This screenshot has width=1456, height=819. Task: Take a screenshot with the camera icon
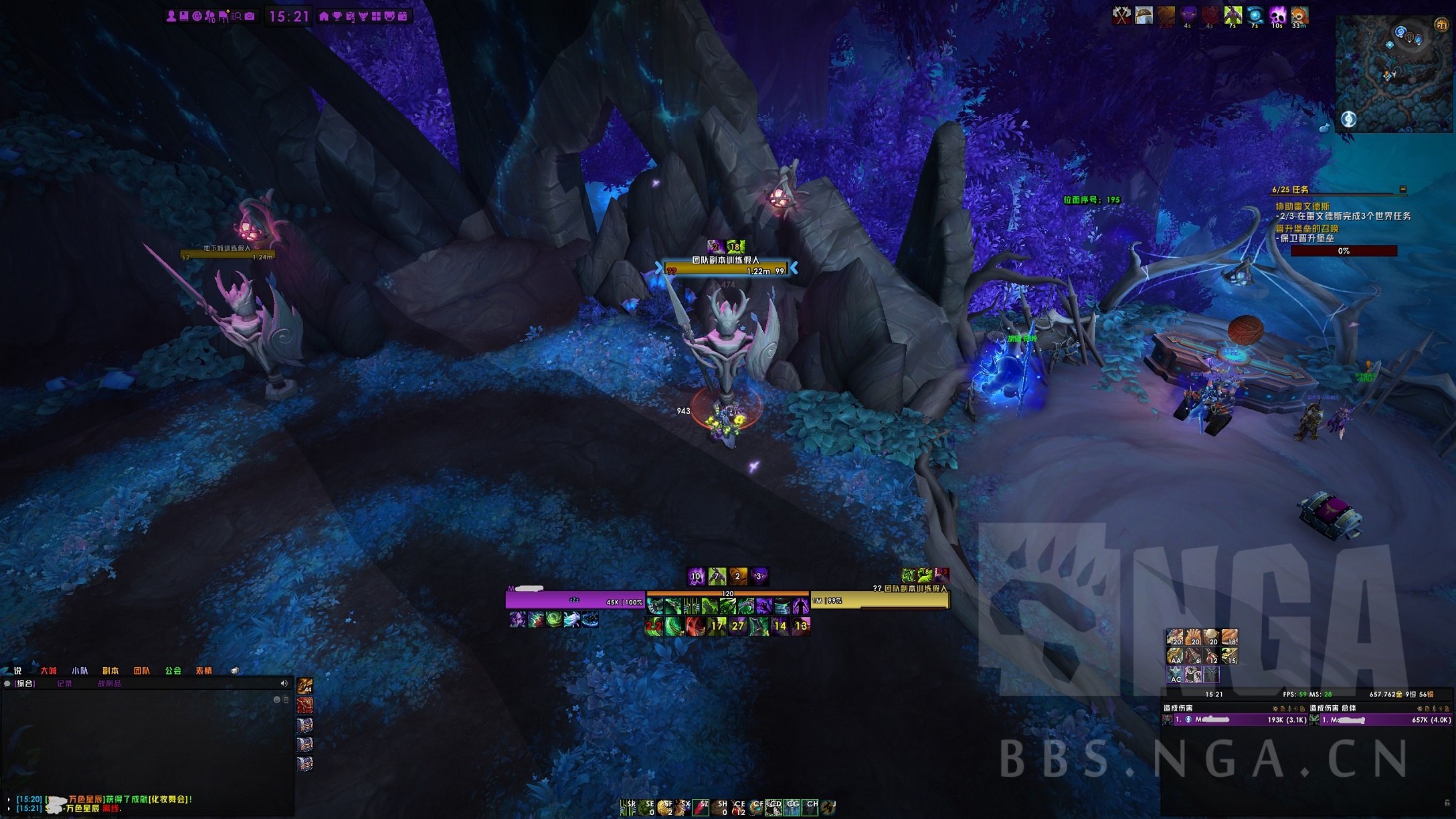(249, 15)
